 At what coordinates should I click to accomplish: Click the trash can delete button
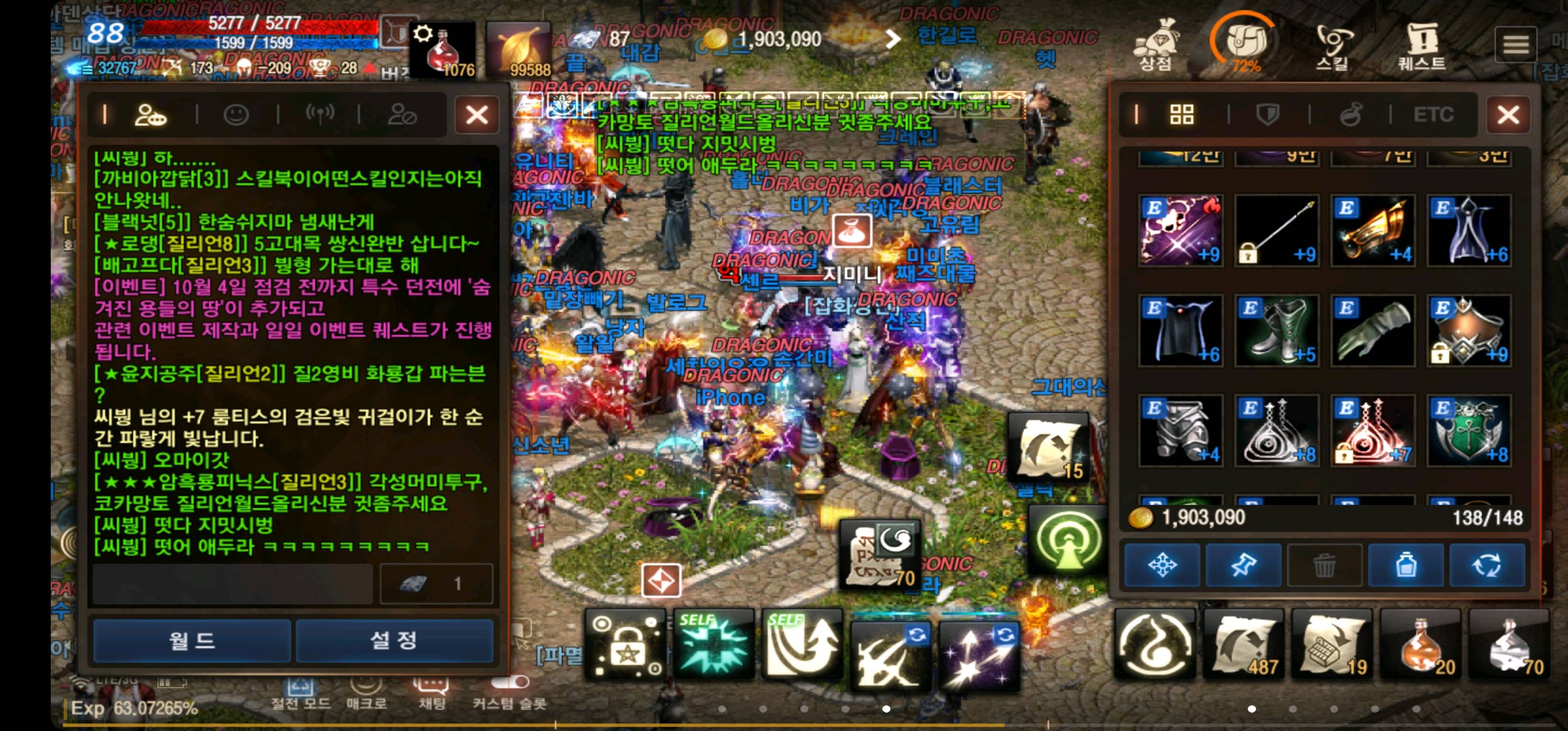(1324, 566)
